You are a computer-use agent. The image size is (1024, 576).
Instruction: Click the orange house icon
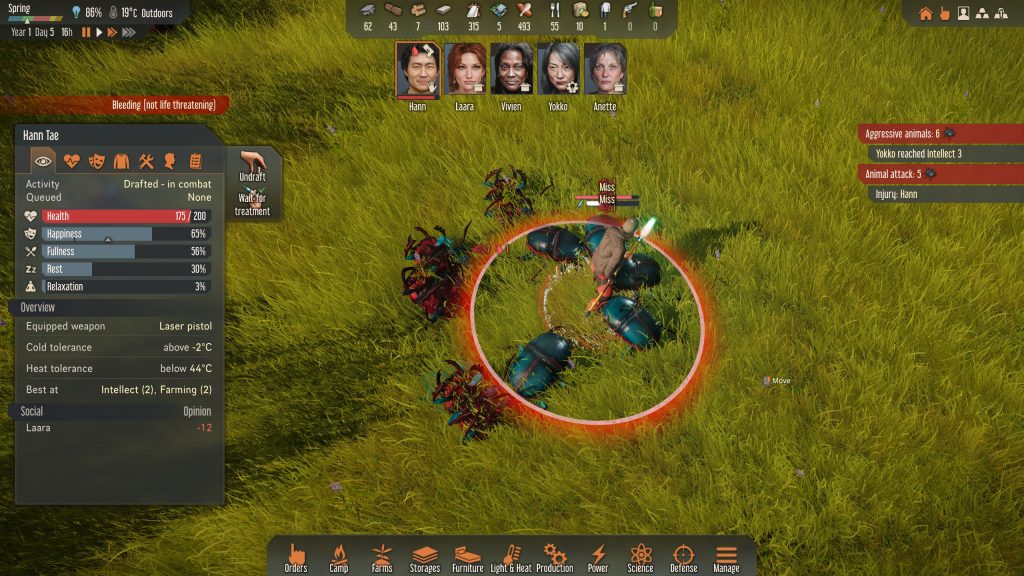click(925, 14)
